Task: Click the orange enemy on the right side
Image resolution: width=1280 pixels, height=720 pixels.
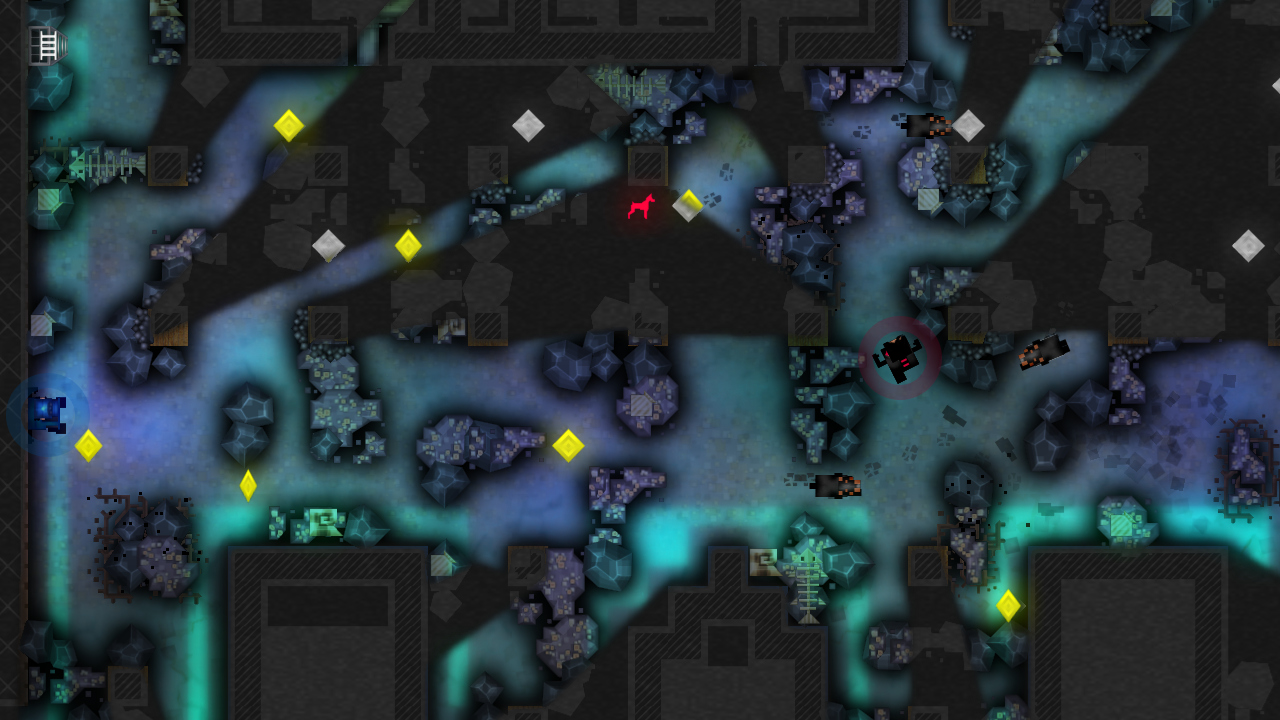Action: [1044, 352]
